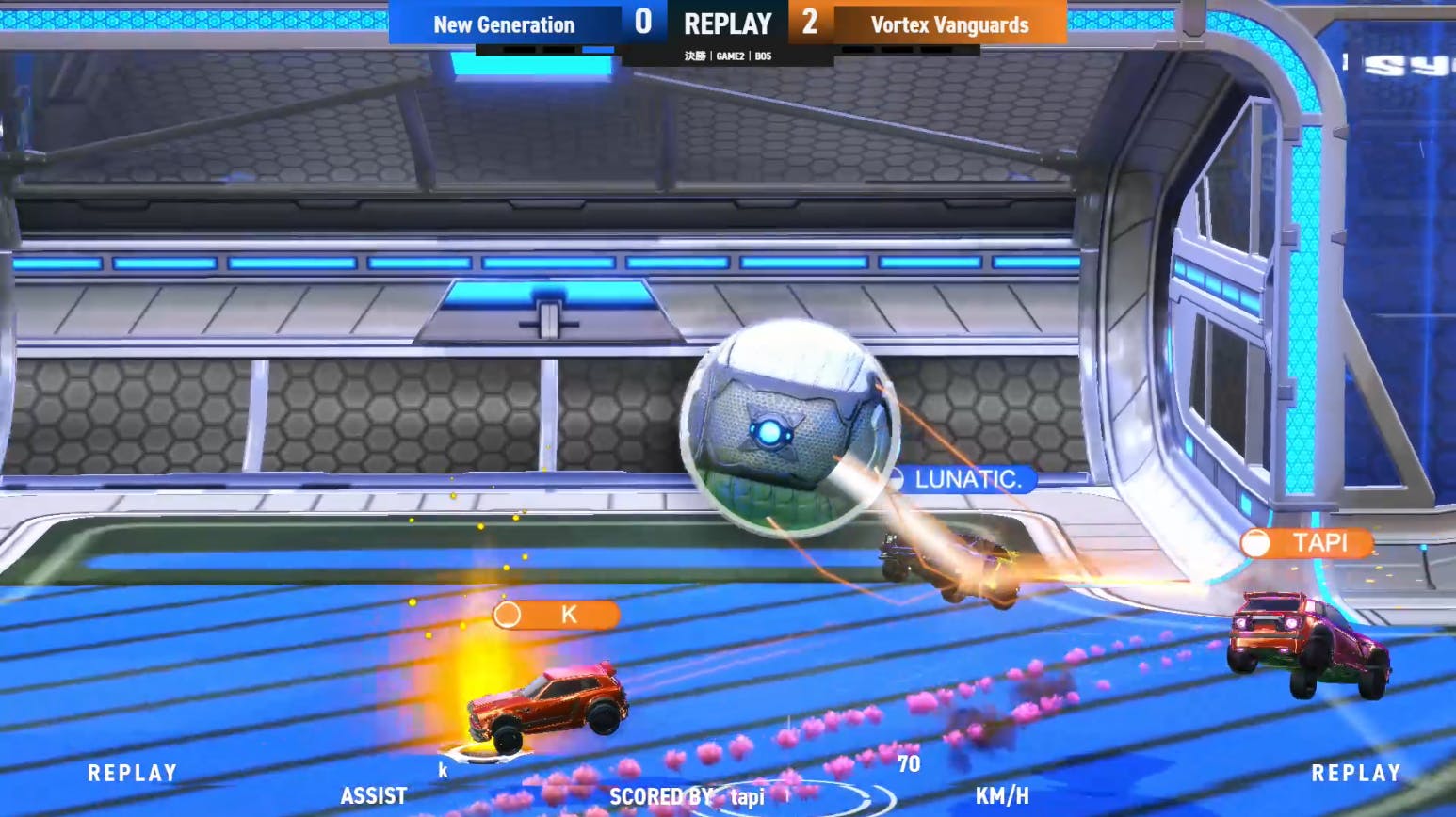Select the TAPI player nameplate
1456x817 pixels.
(x=1307, y=543)
